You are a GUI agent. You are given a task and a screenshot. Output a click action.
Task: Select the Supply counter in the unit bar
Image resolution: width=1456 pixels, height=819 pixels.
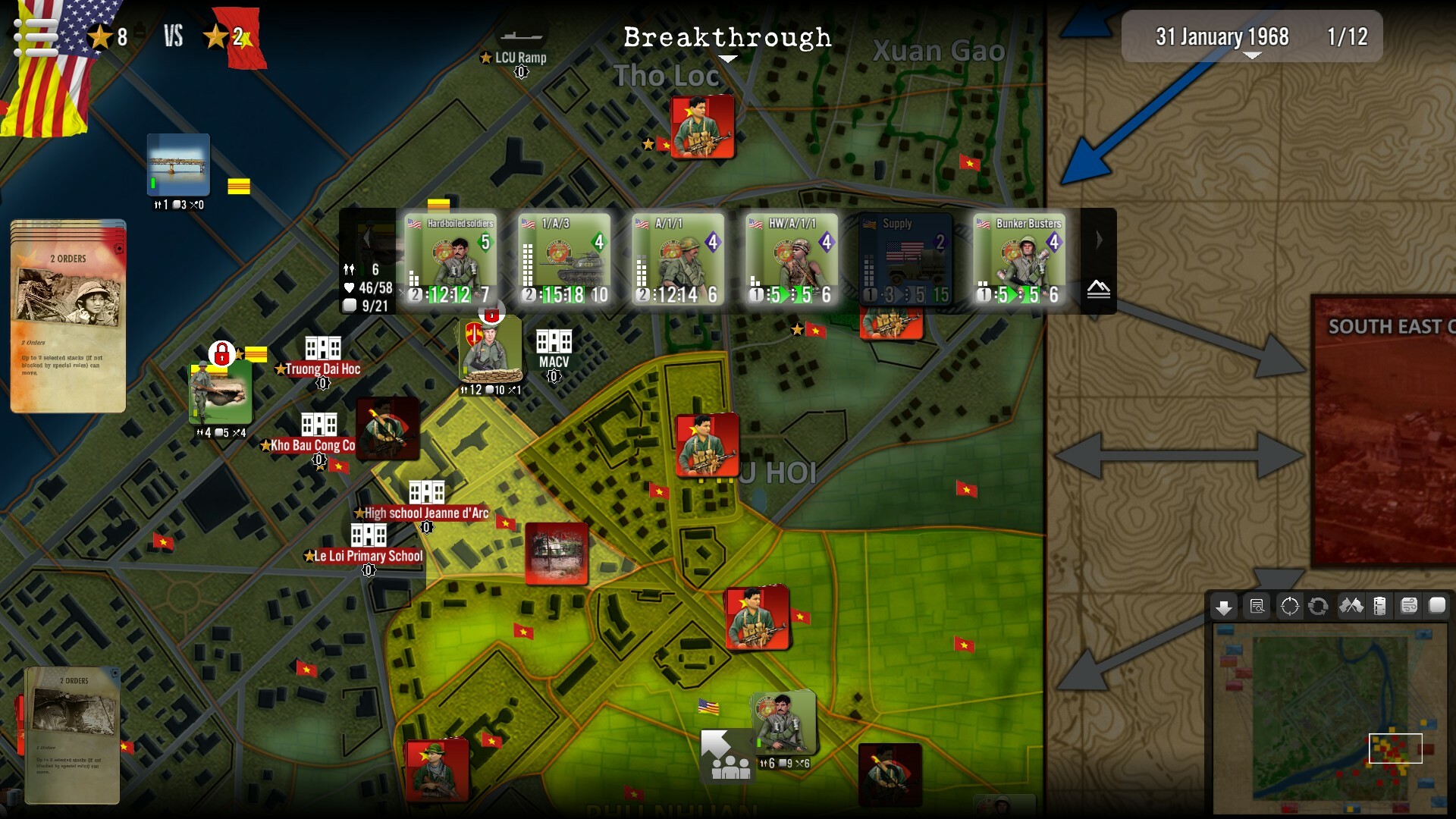[x=906, y=258]
